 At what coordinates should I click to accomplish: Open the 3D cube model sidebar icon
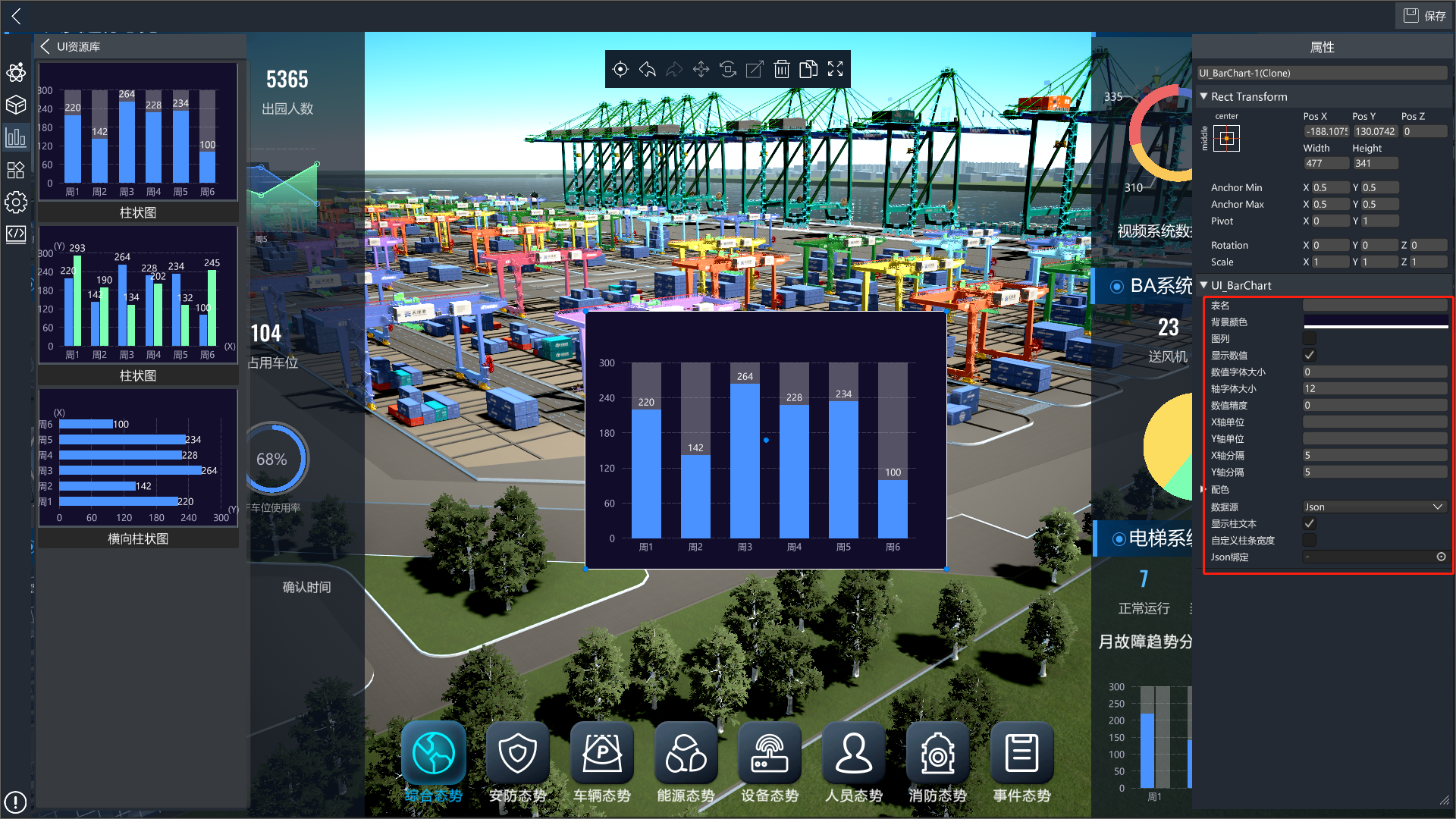tap(16, 105)
